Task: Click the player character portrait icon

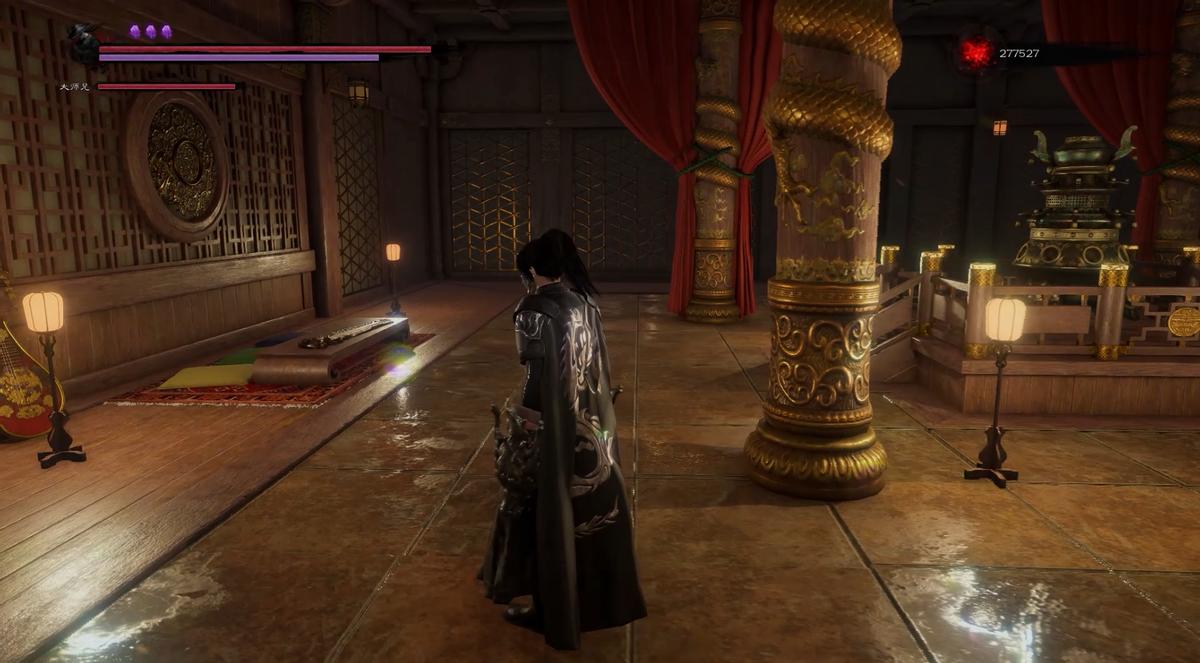Action: [x=83, y=44]
